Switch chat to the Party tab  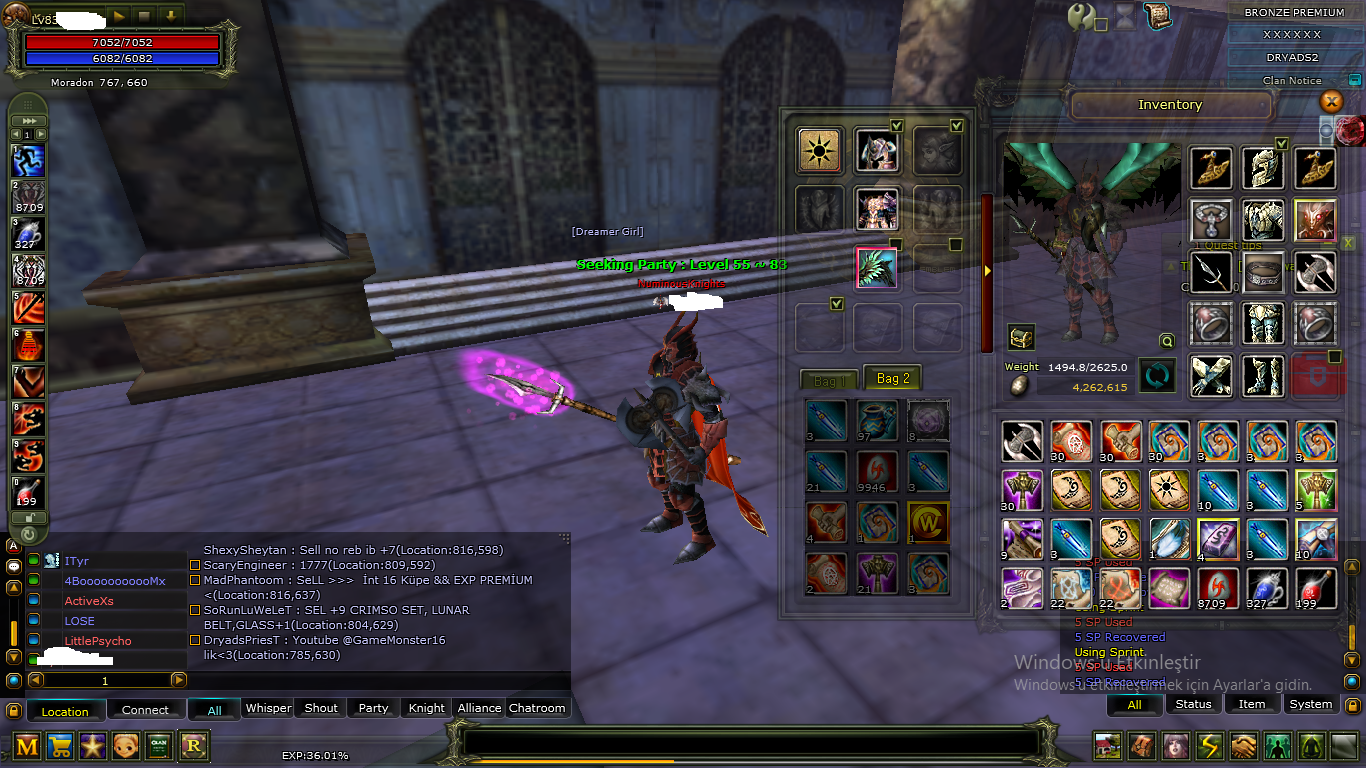coord(373,708)
